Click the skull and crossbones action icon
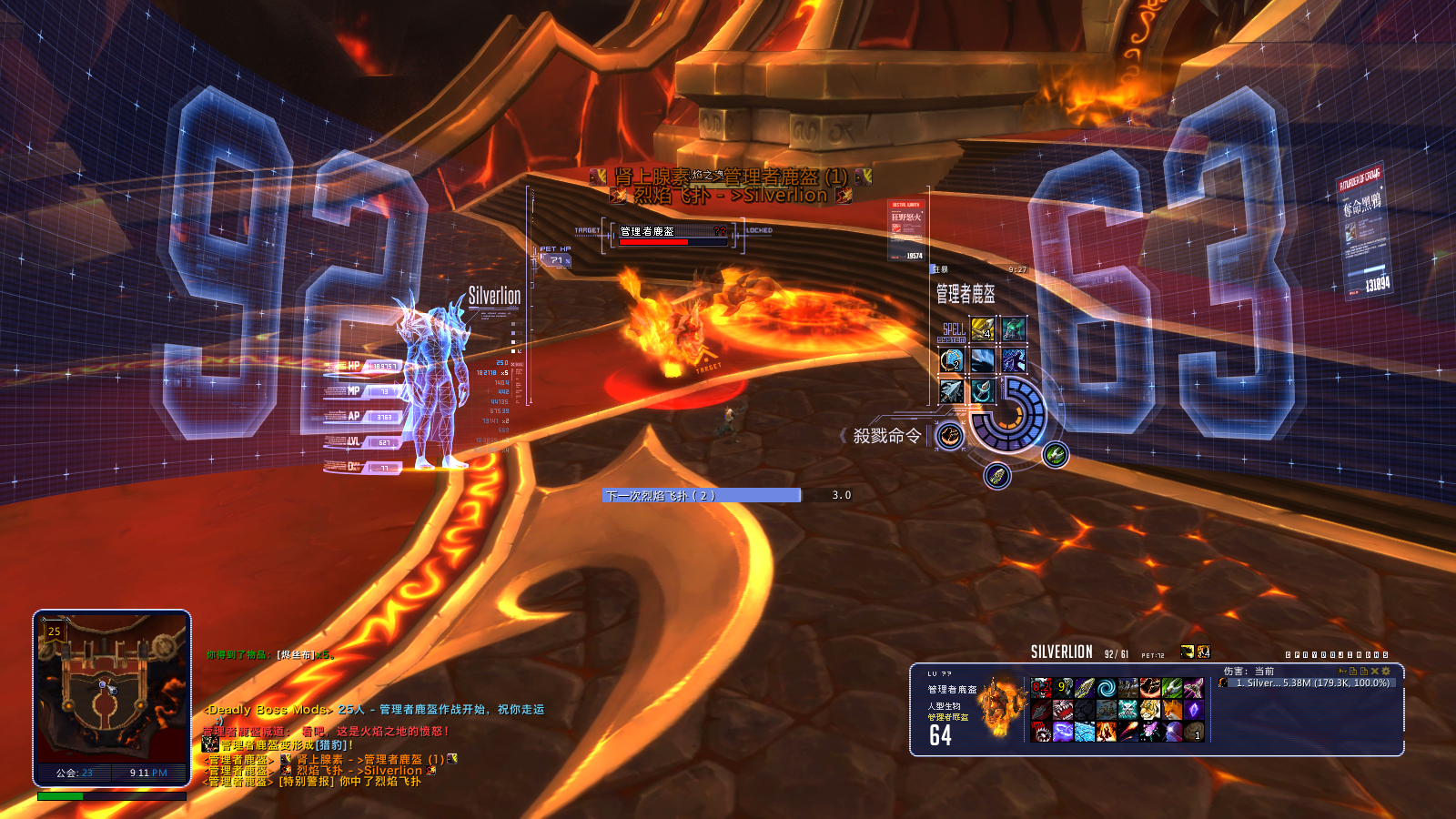 1128,710
